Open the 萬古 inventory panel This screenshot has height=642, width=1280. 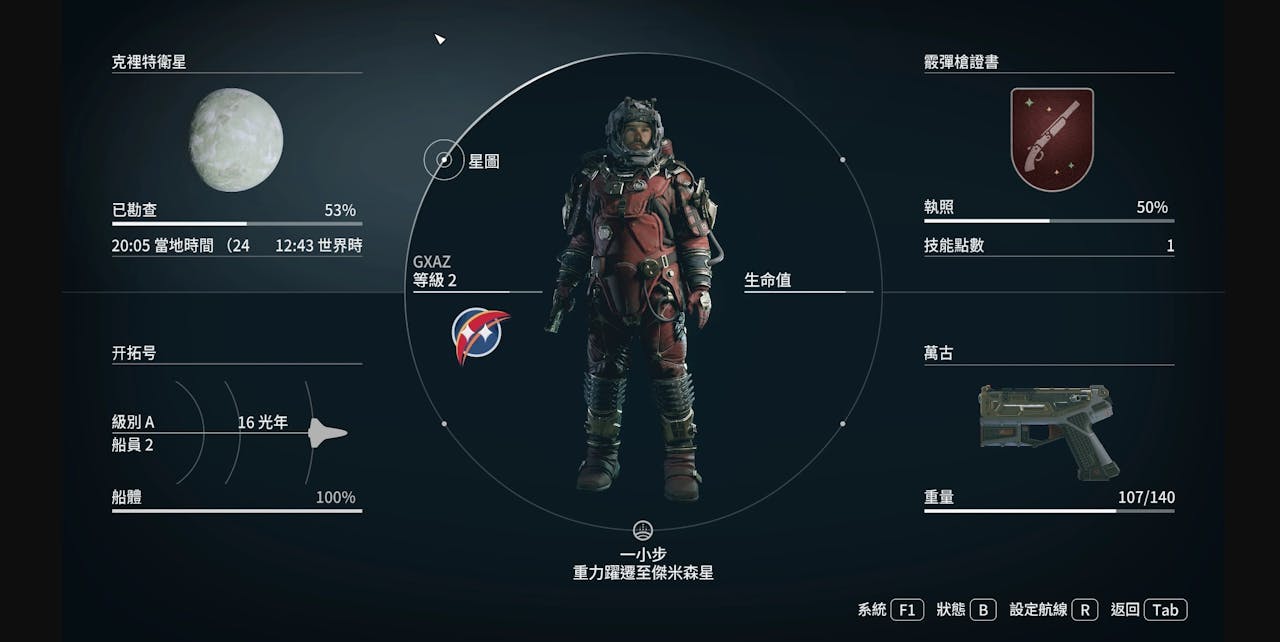click(x=939, y=353)
